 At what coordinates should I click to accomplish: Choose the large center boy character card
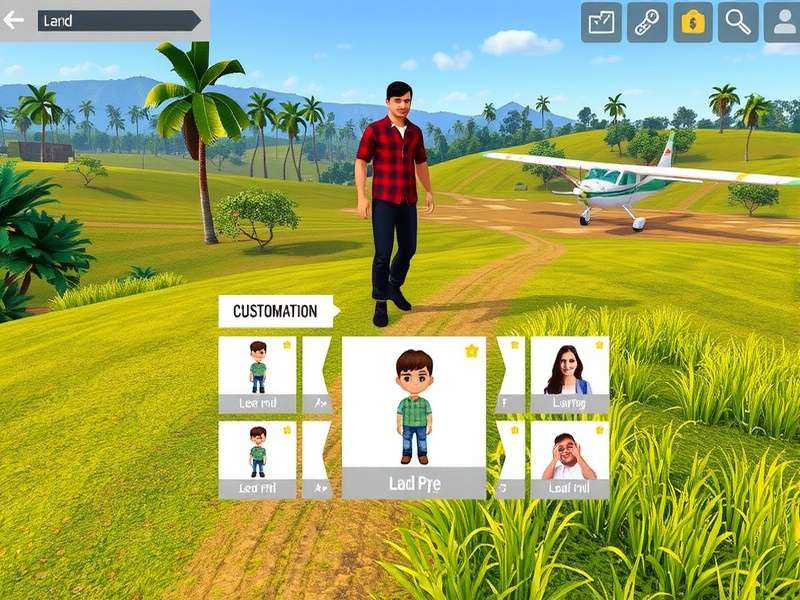(414, 417)
